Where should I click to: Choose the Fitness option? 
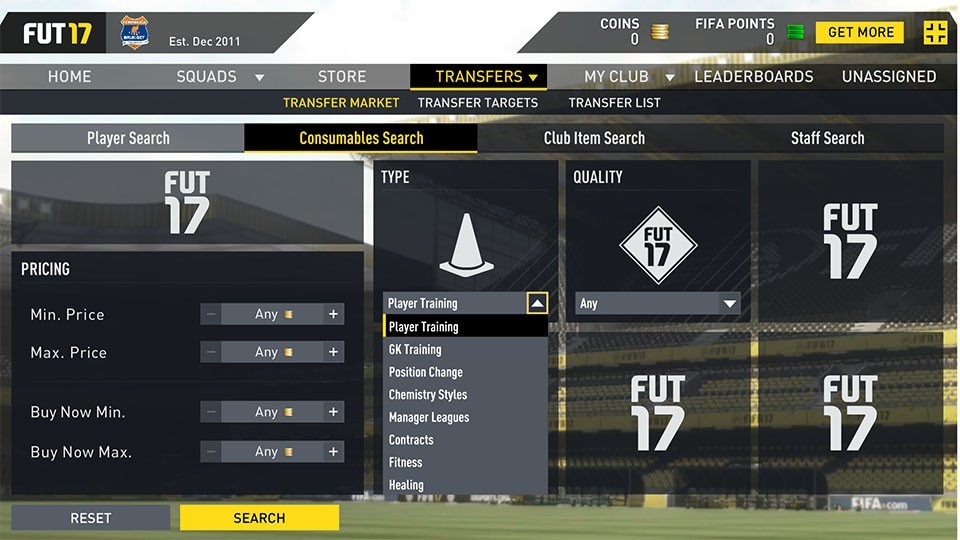point(406,462)
